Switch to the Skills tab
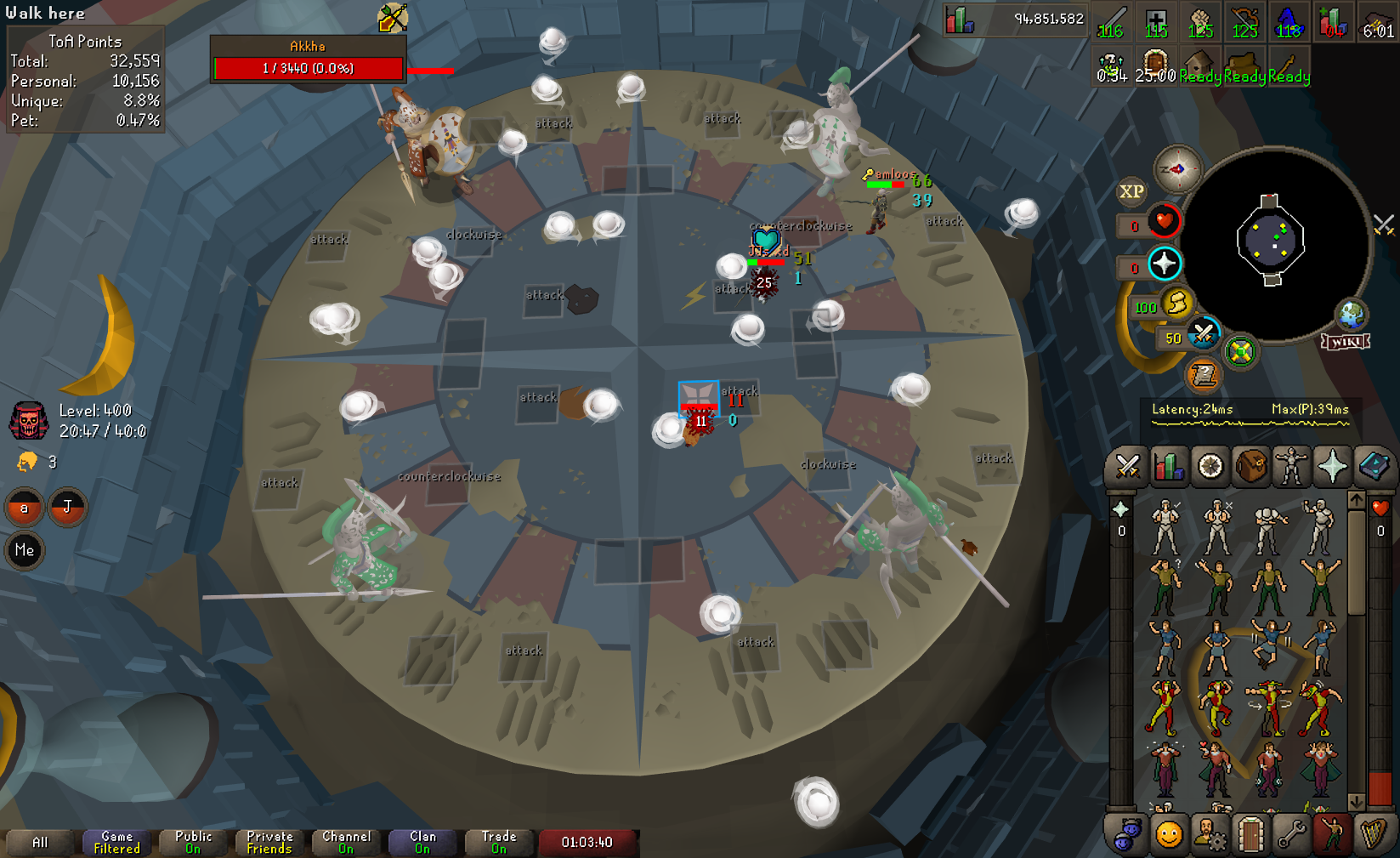Image resolution: width=1400 pixels, height=858 pixels. pyautogui.click(x=1169, y=466)
